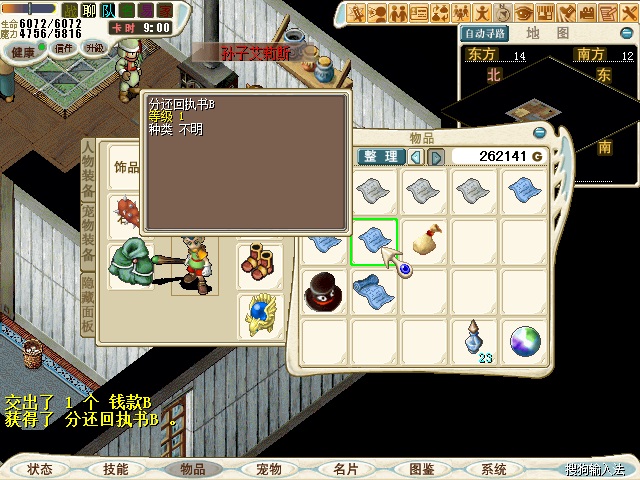
Task: Click the 整理 sort button in inventory
Action: click(x=381, y=157)
